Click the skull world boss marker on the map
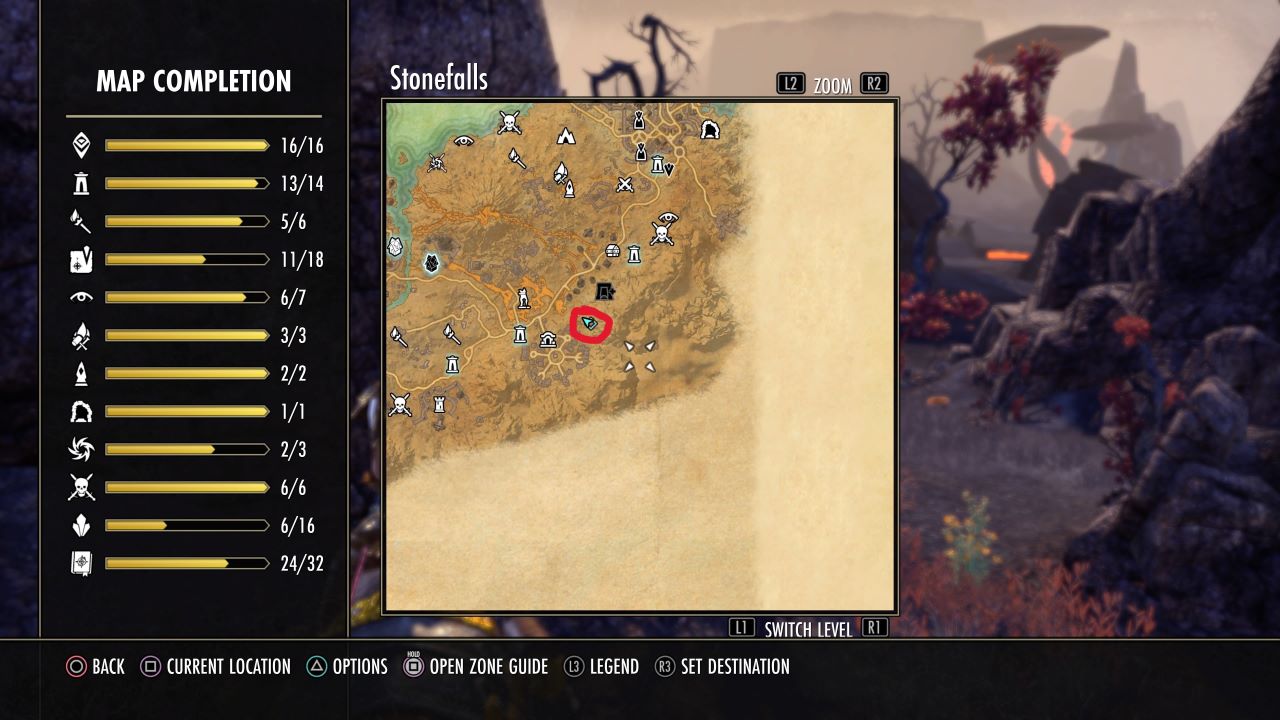 [662, 233]
